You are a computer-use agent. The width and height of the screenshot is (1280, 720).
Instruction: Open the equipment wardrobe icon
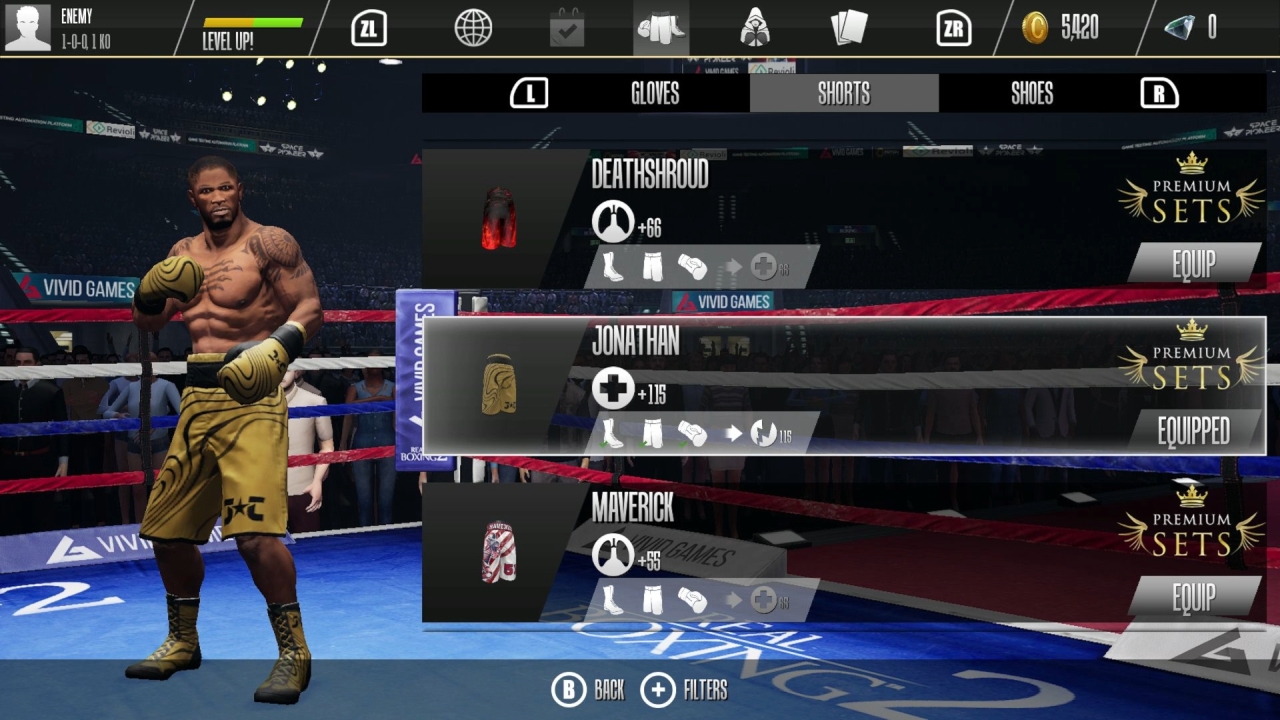point(660,28)
